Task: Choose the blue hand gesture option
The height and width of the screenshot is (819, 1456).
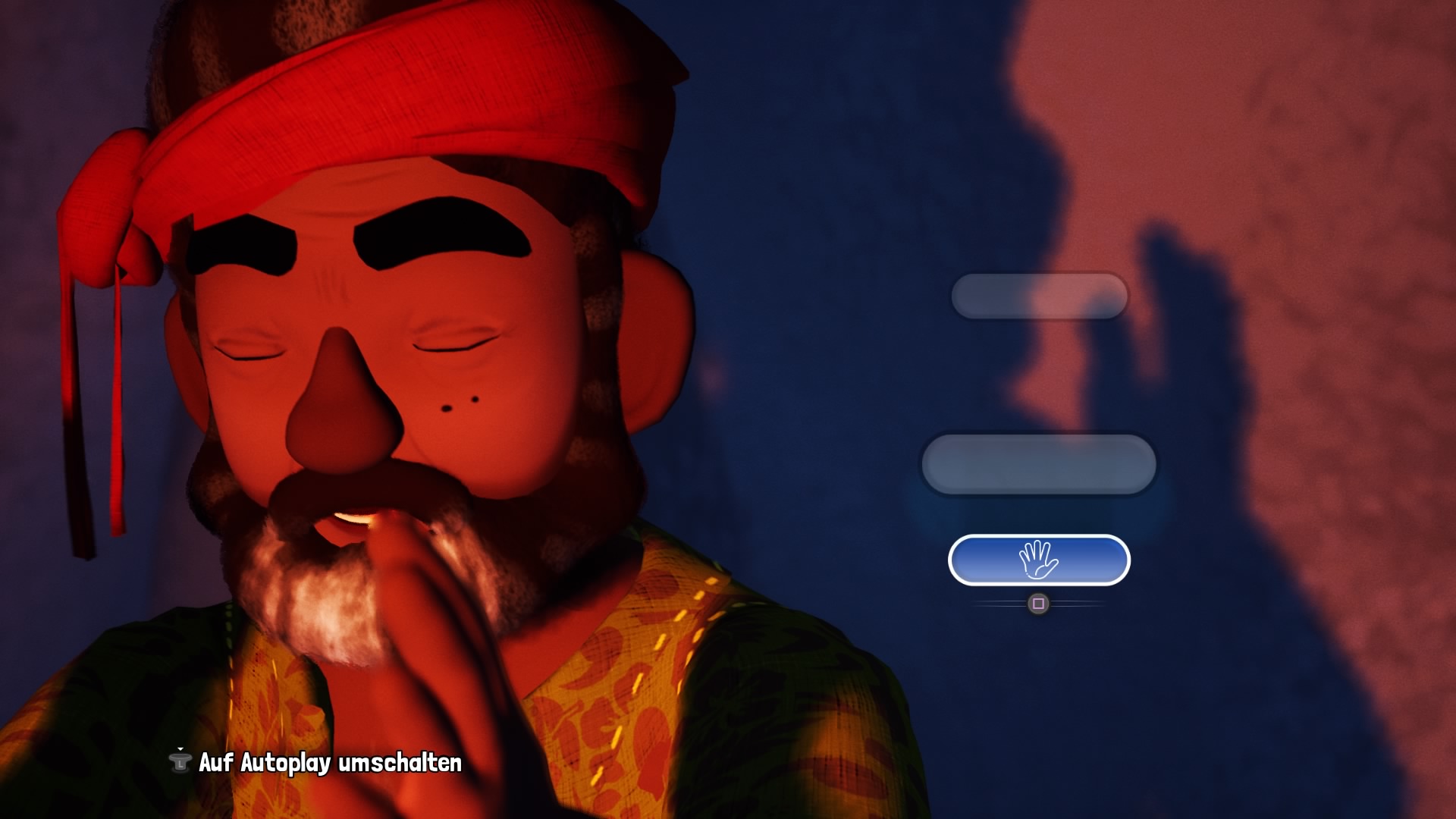Action: (1038, 560)
